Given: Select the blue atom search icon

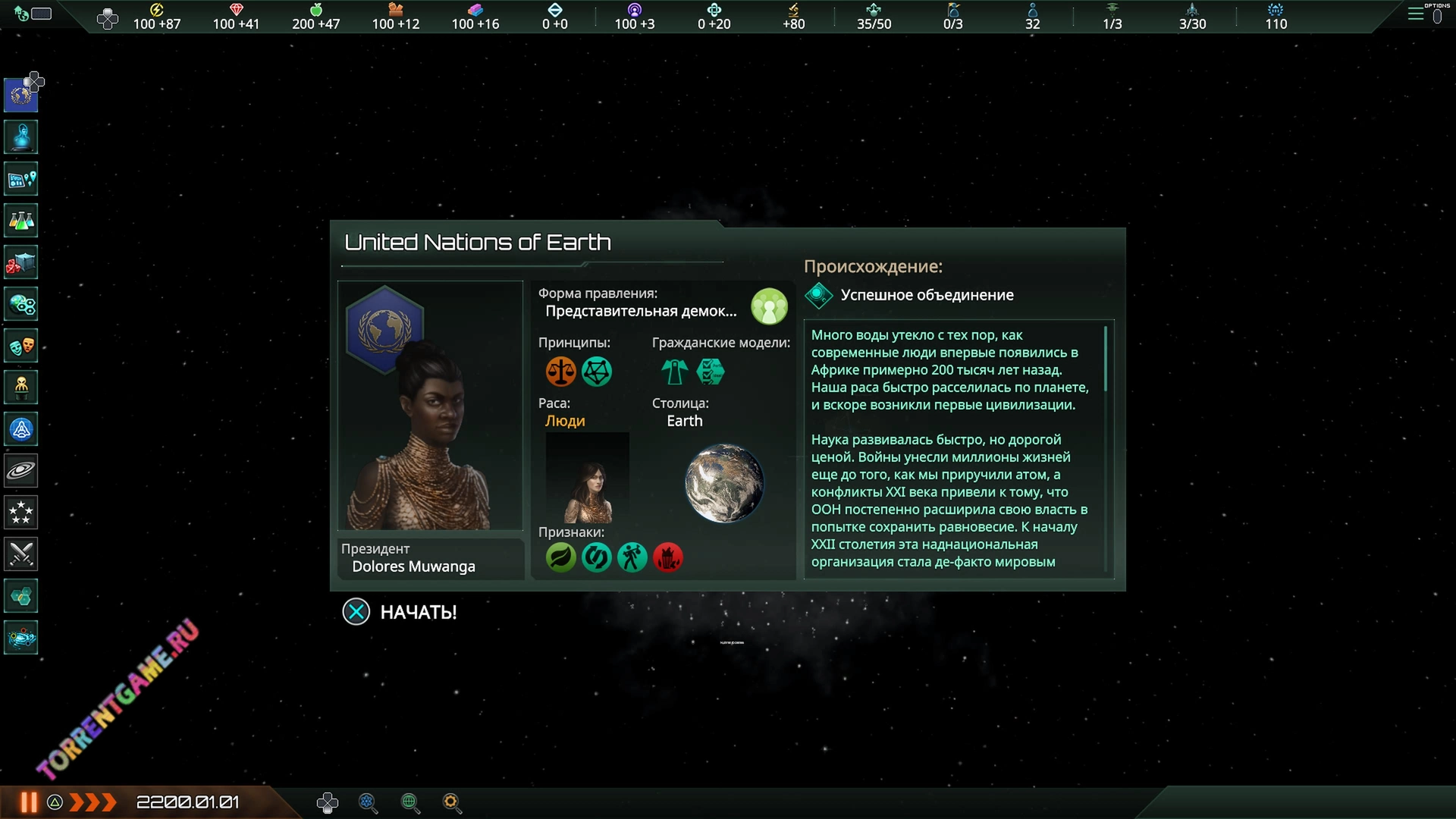Looking at the screenshot, I should 368,802.
